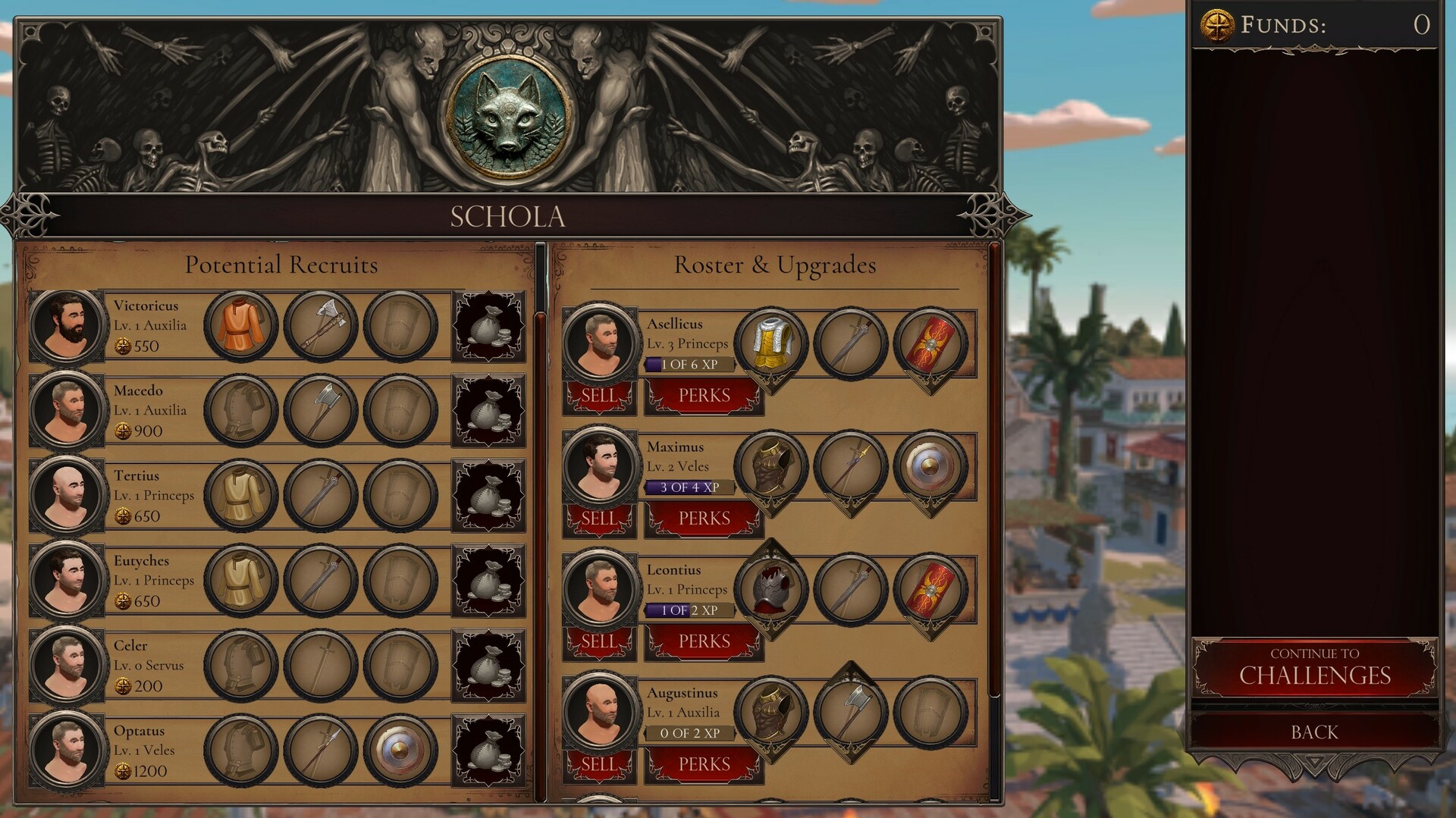Click the money bag to hire Celer
Image resolution: width=1456 pixels, height=818 pixels.
488,665
